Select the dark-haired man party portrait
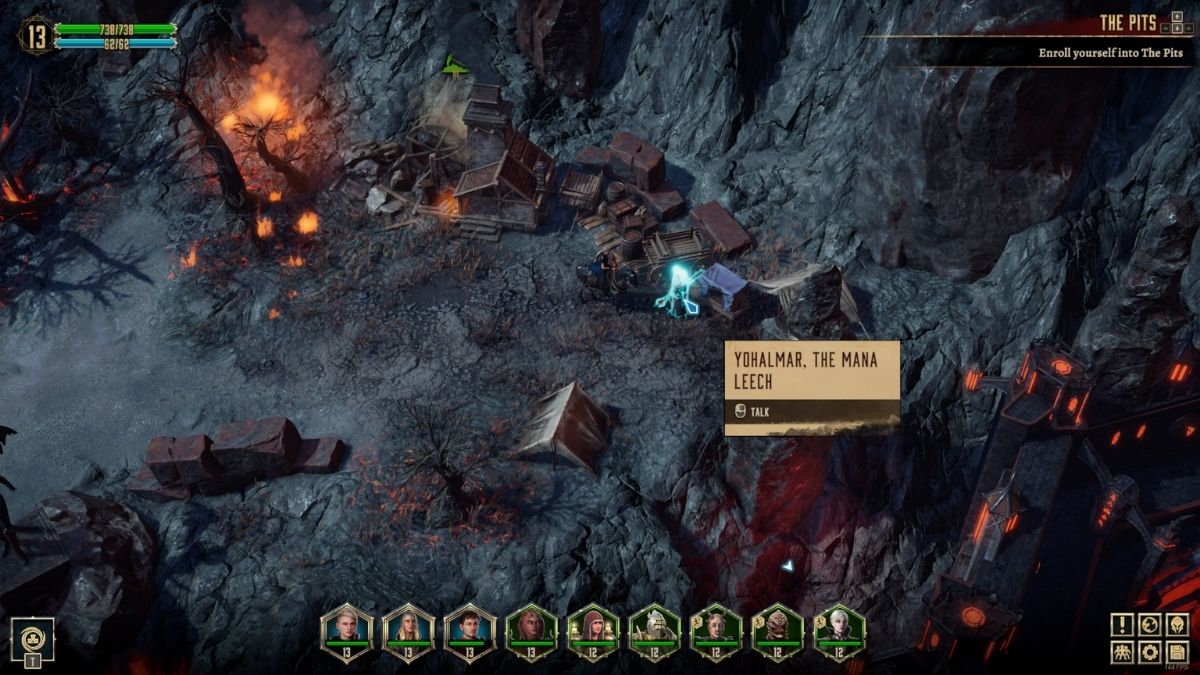 469,630
